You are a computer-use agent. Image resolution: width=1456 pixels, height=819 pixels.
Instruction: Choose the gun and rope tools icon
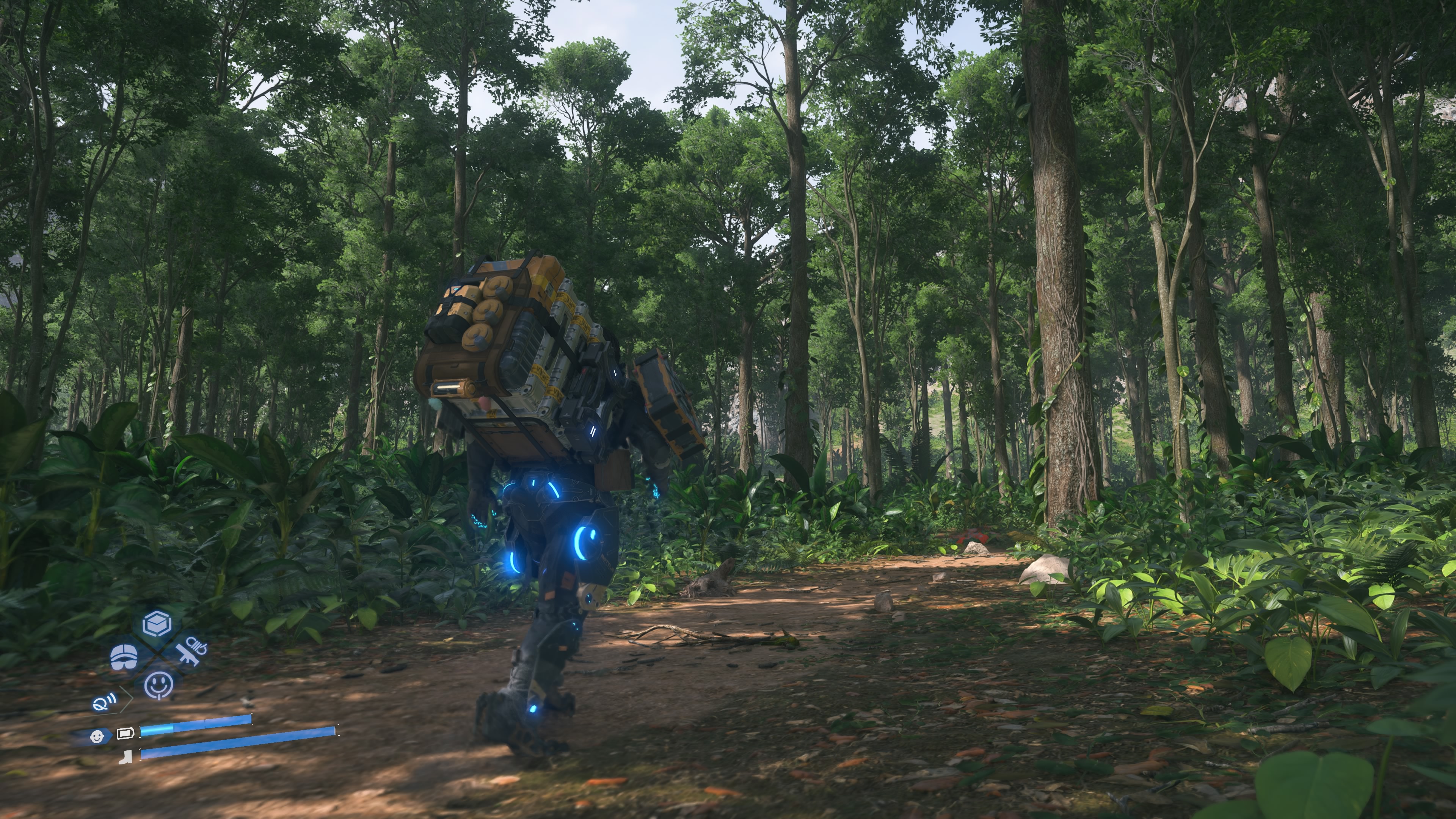[x=191, y=650]
